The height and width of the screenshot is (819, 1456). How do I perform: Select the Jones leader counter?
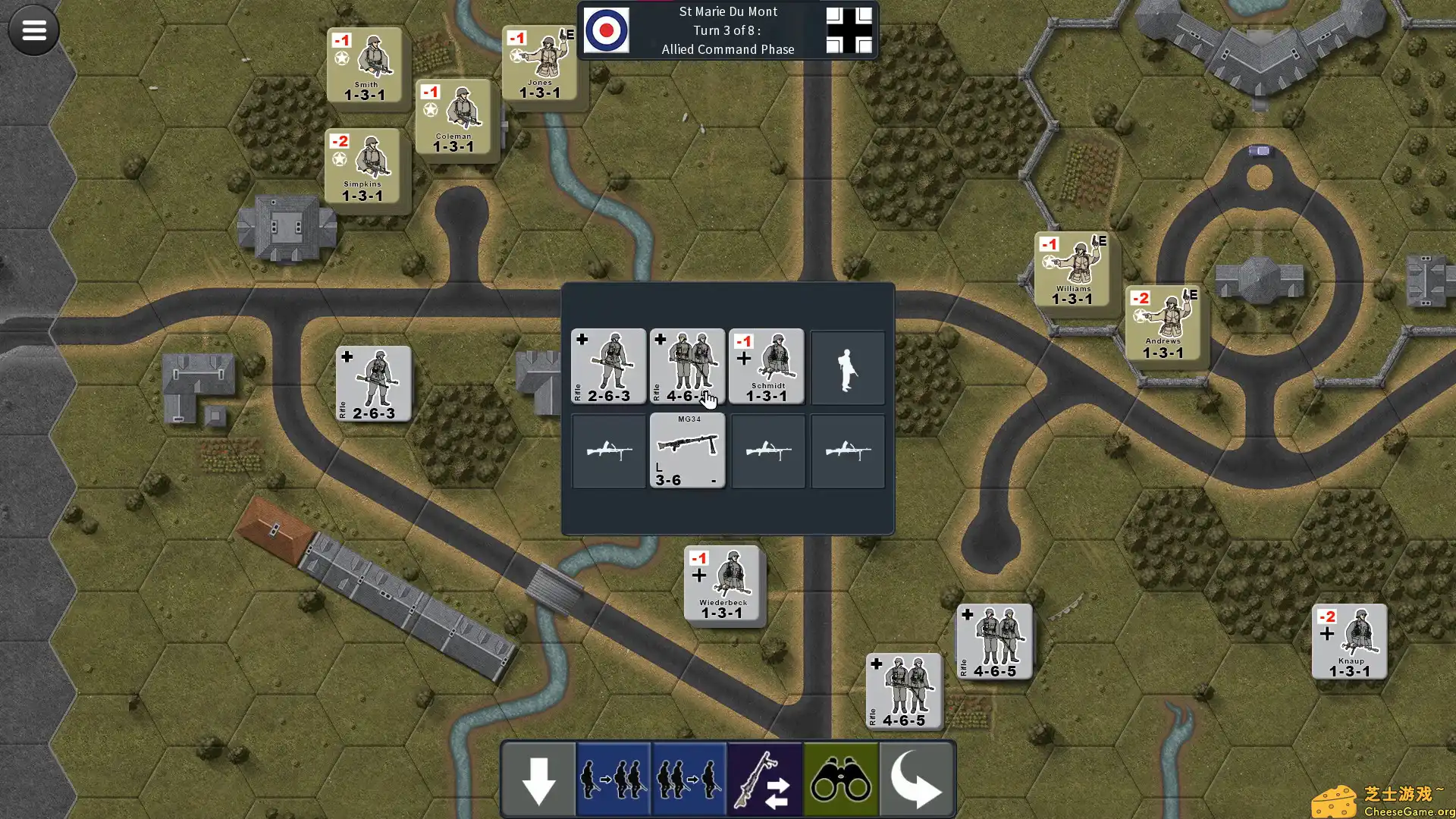(x=540, y=64)
